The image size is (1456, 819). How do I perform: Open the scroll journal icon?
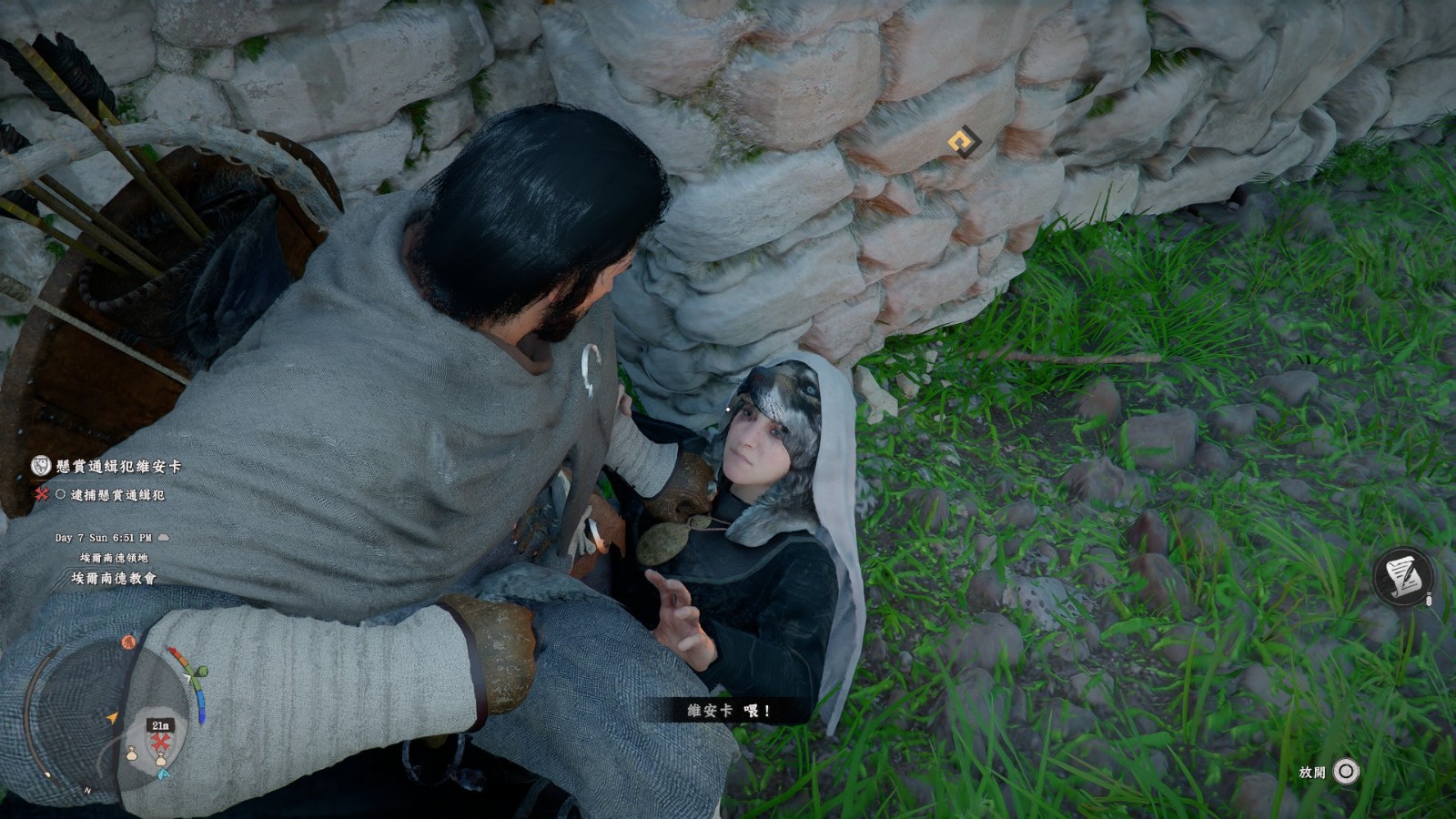coord(1402,576)
